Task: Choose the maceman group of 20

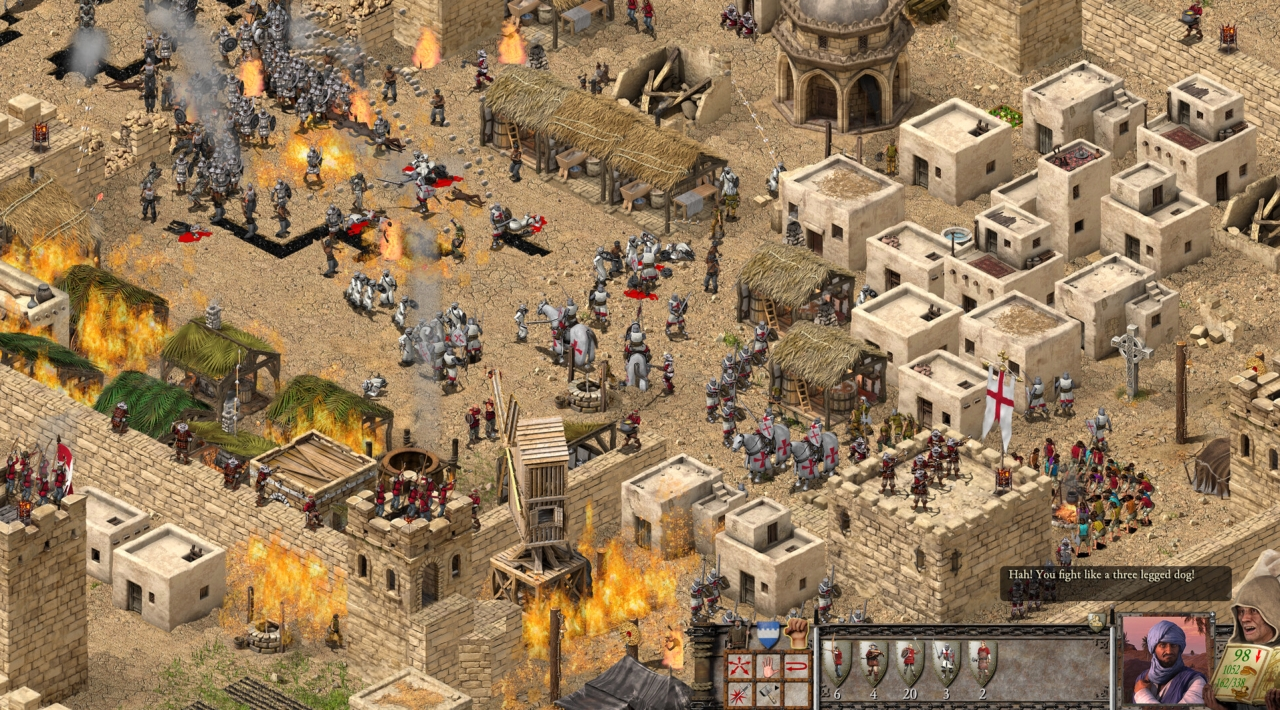Action: coord(909,662)
